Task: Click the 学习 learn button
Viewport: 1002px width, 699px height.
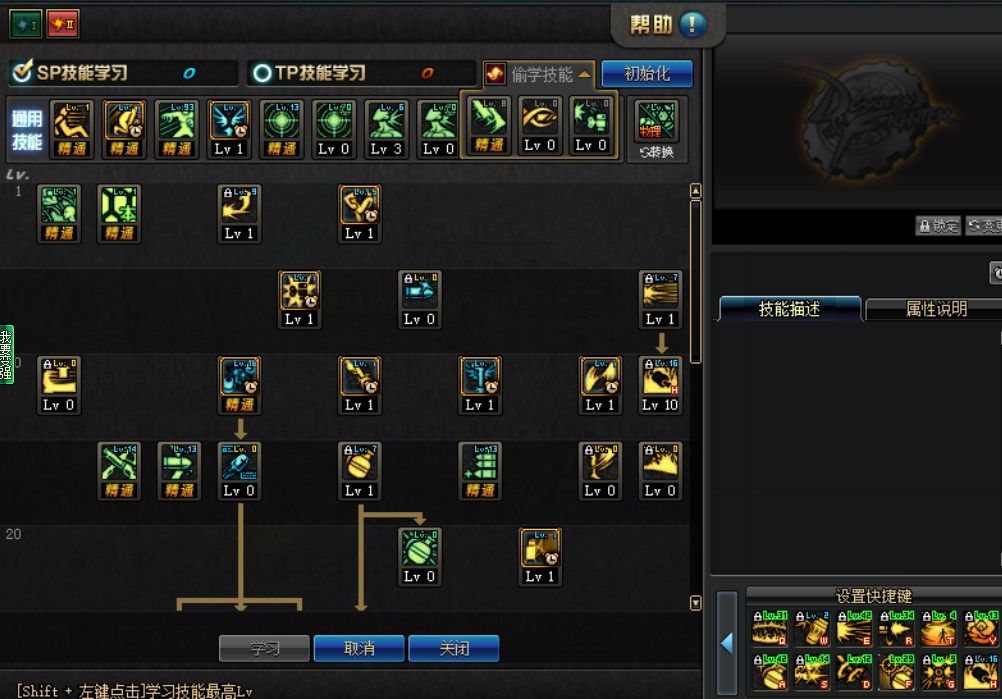Action: 264,648
